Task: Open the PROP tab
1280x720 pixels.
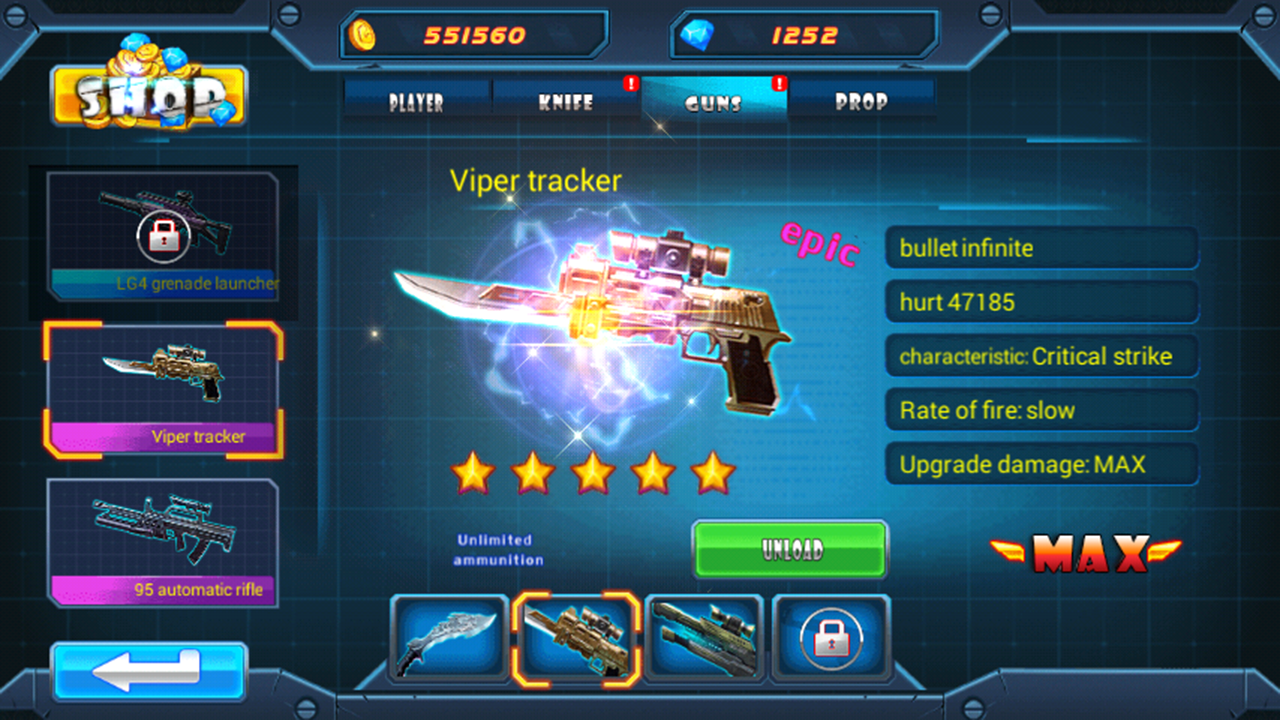Action: pyautogui.click(x=862, y=101)
